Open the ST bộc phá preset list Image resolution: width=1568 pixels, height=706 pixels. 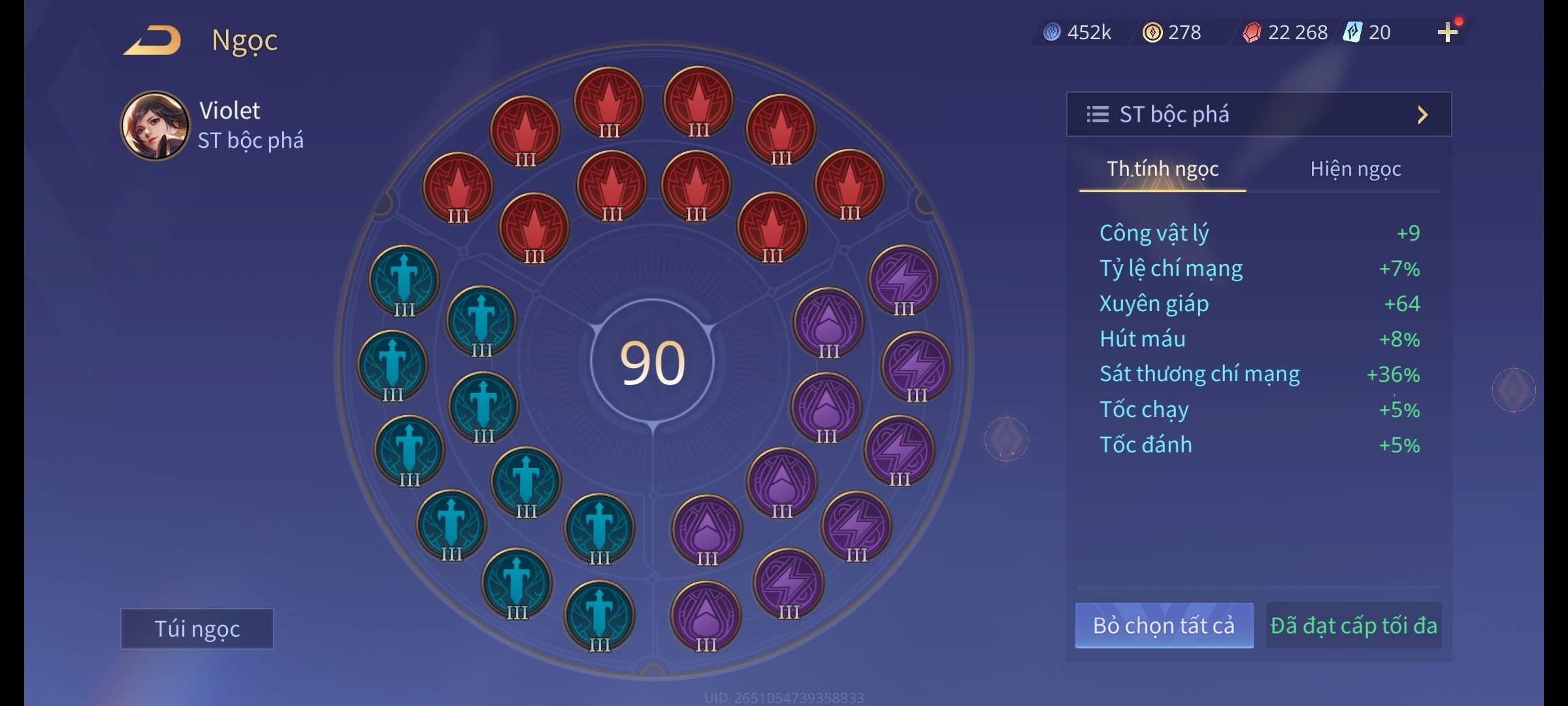pos(1258,114)
